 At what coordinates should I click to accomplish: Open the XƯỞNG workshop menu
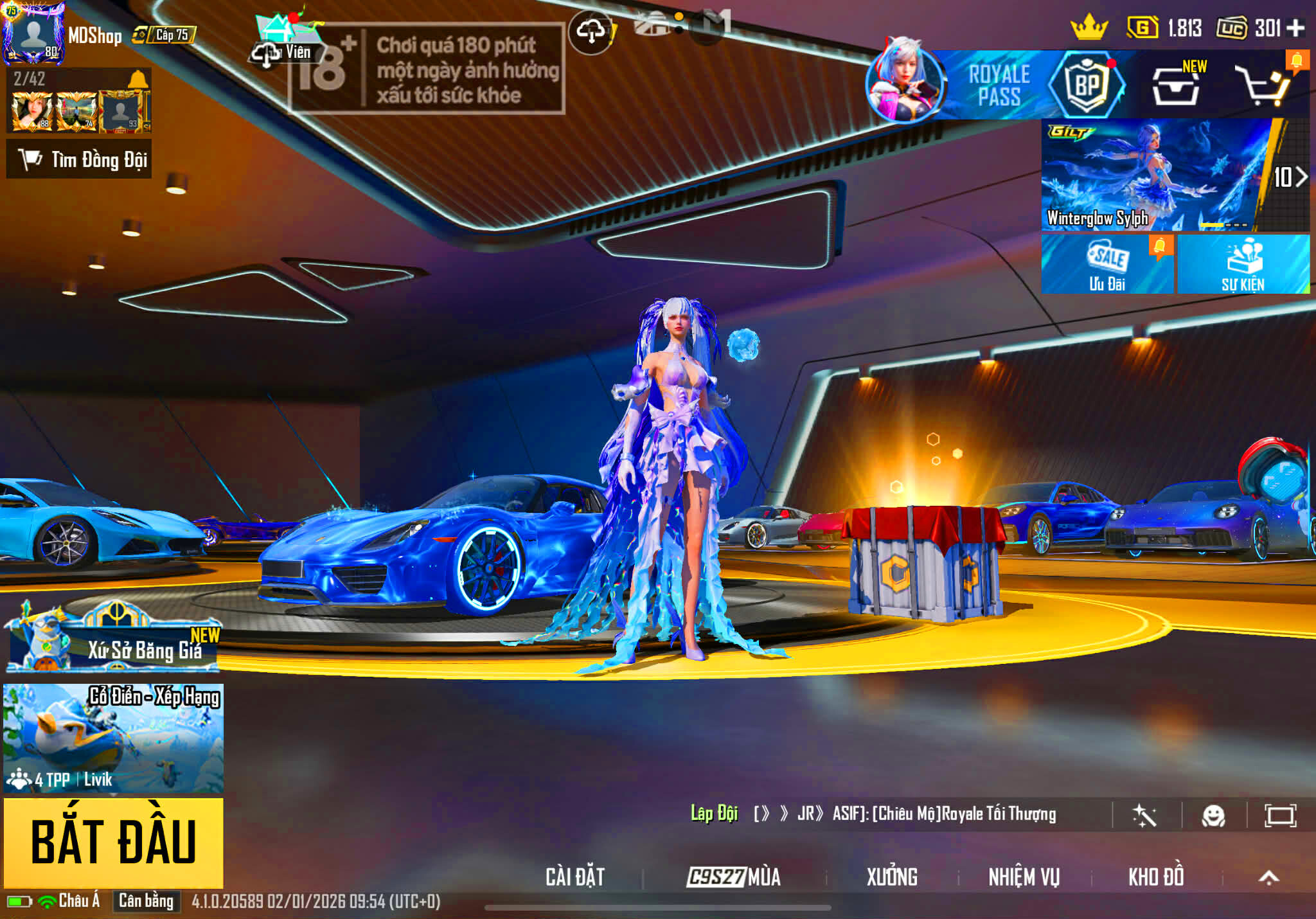click(x=892, y=877)
